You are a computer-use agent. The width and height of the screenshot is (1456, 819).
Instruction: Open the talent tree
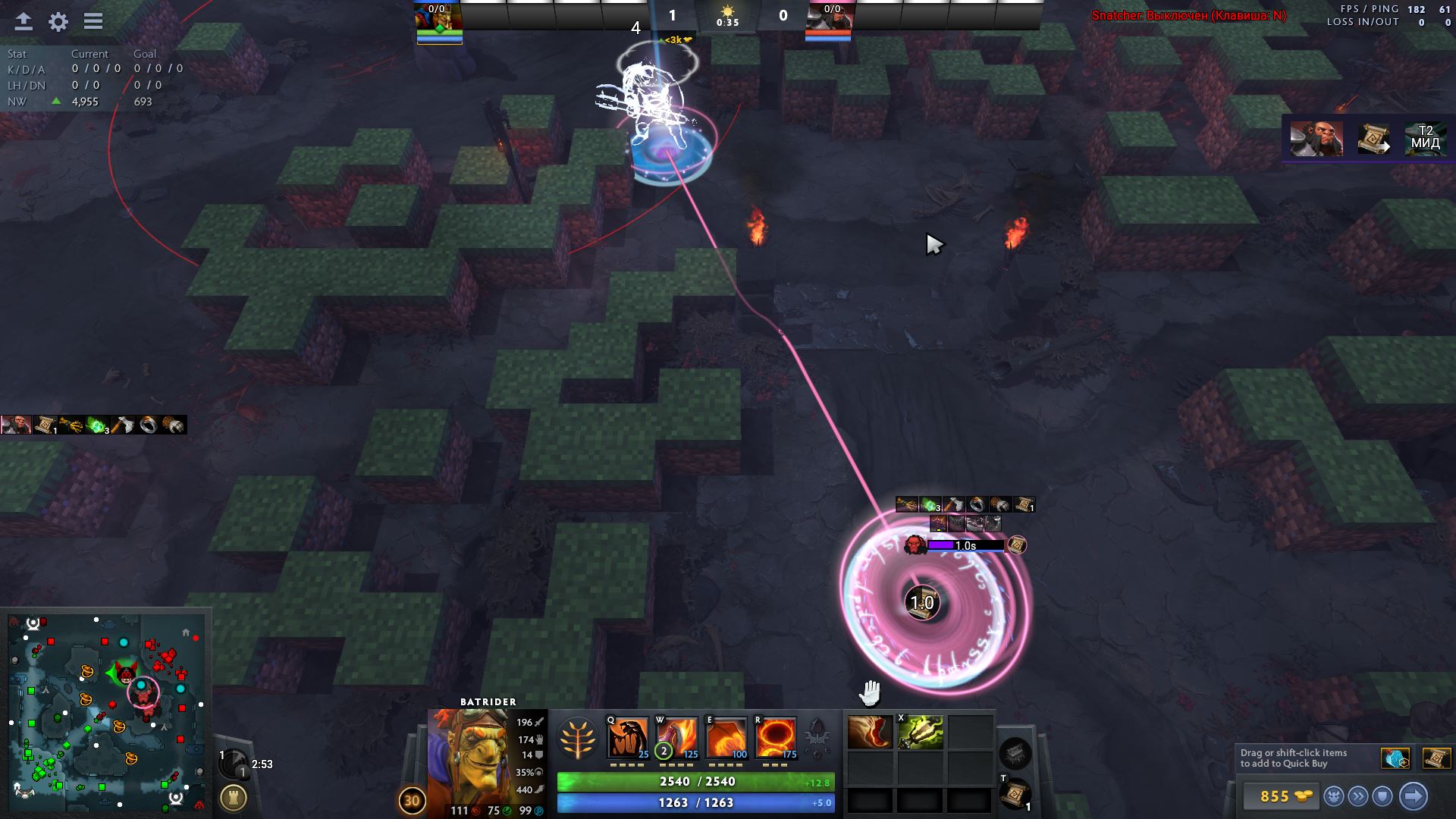pyautogui.click(x=576, y=739)
